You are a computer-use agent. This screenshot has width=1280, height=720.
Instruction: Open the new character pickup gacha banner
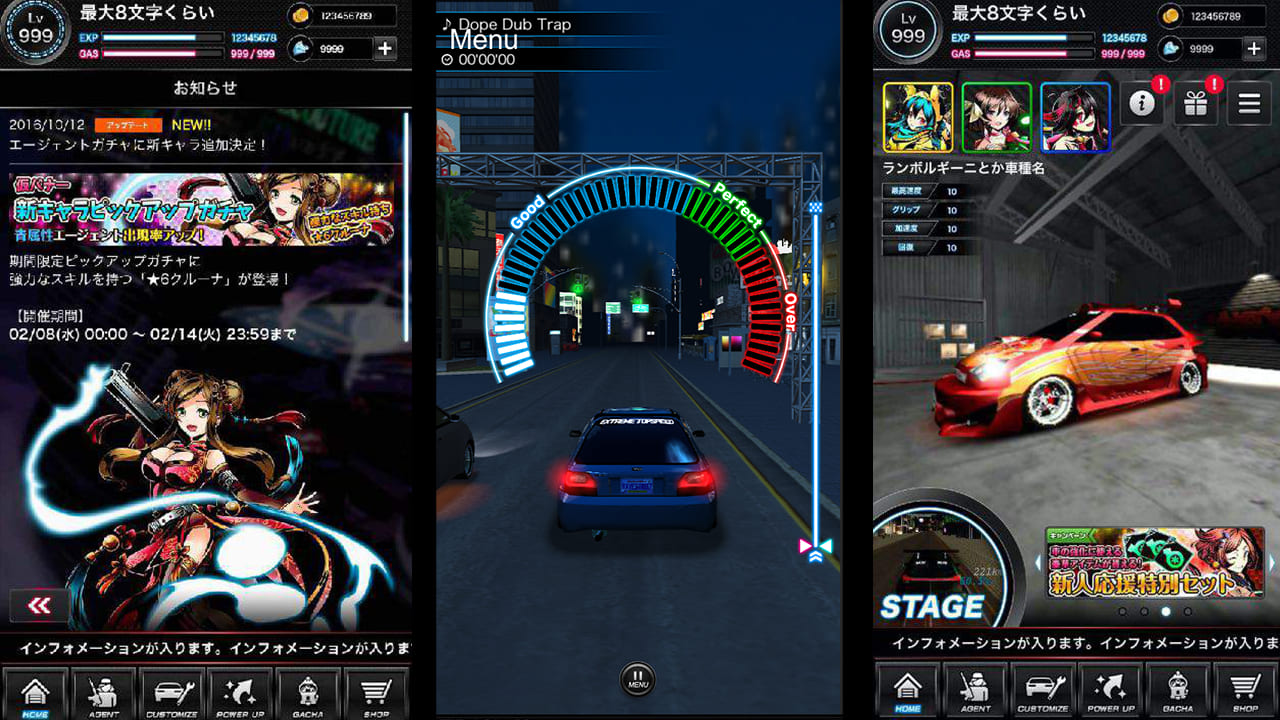(201, 209)
